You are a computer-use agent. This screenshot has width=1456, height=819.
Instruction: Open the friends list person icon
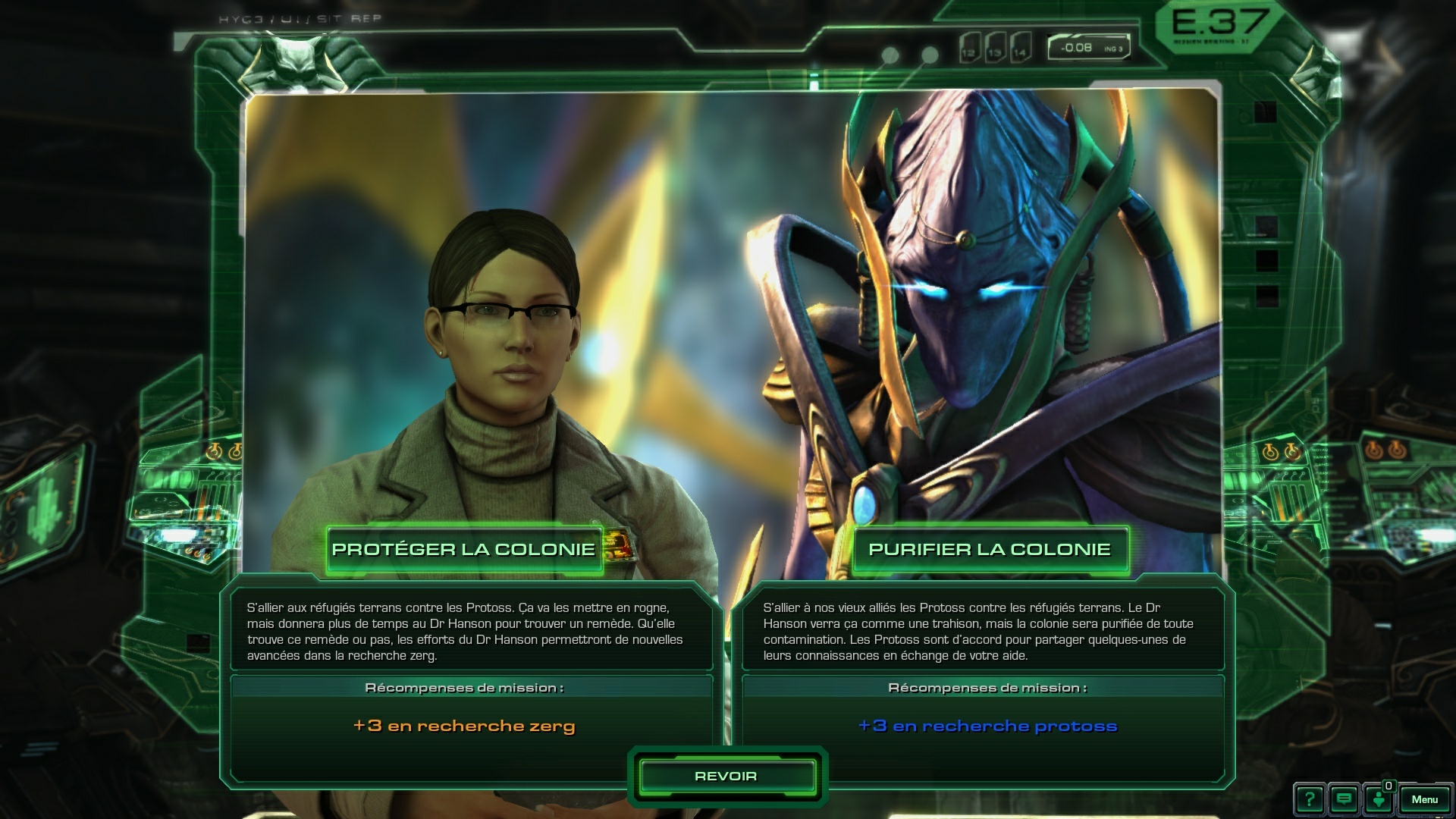(x=1379, y=799)
